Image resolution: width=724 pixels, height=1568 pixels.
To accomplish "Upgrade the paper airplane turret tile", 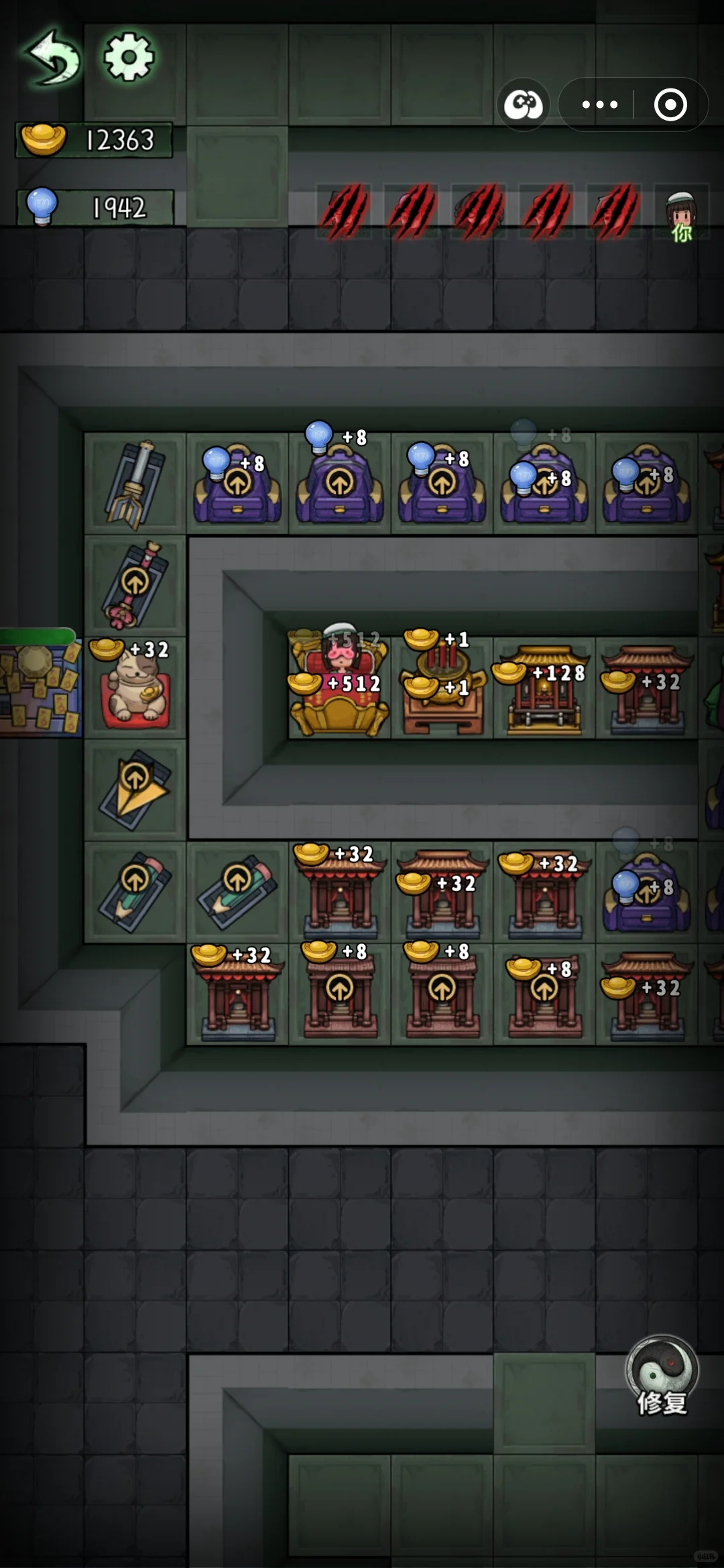I will click(135, 789).
